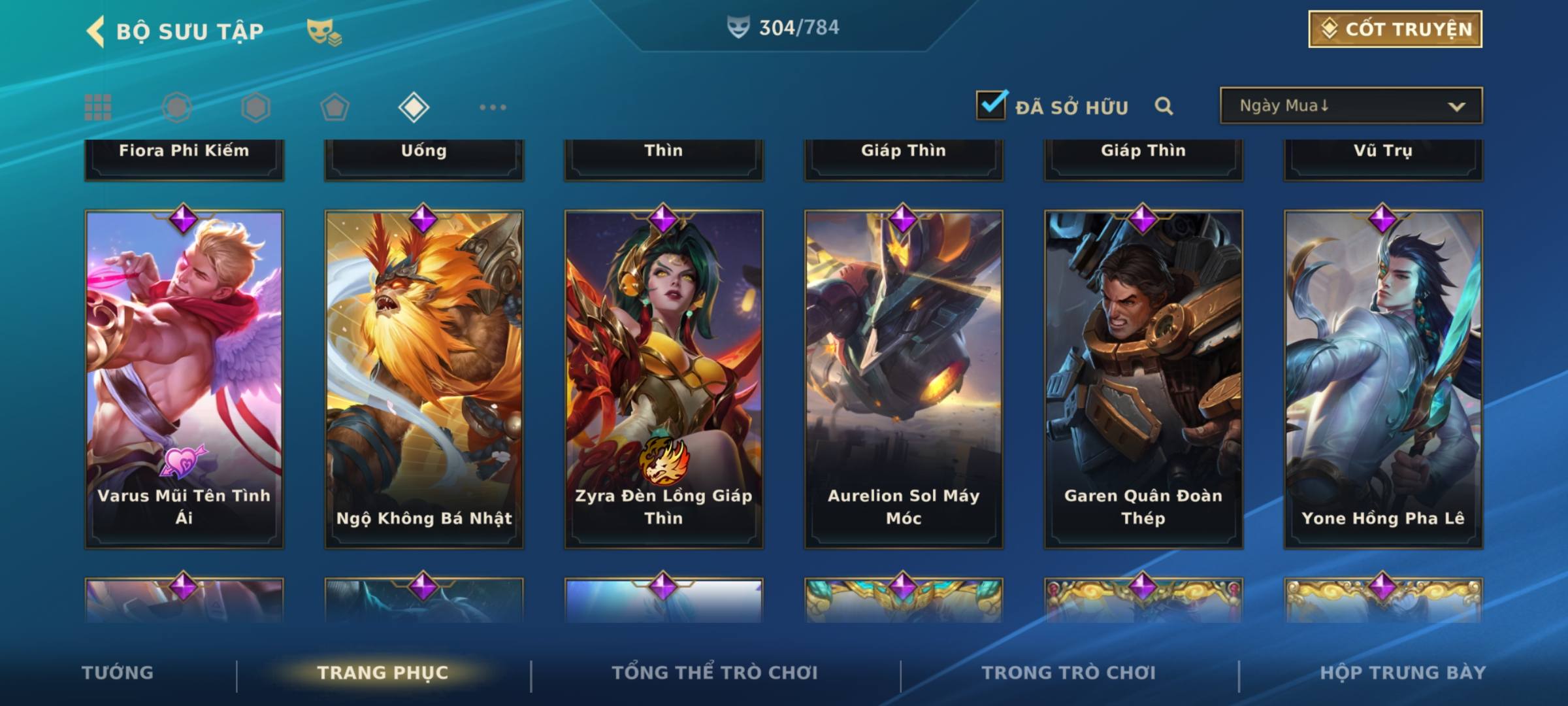Switch to Tổng Thể Trò Chơi tab
Viewport: 1568px width, 706px height.
tap(715, 673)
